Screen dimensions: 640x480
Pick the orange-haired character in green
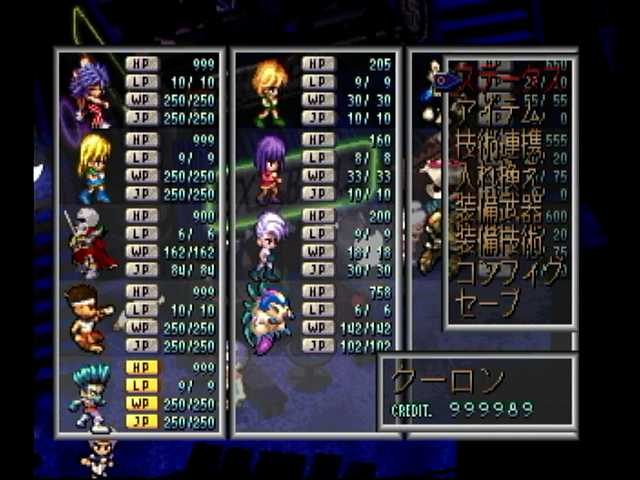point(268,92)
